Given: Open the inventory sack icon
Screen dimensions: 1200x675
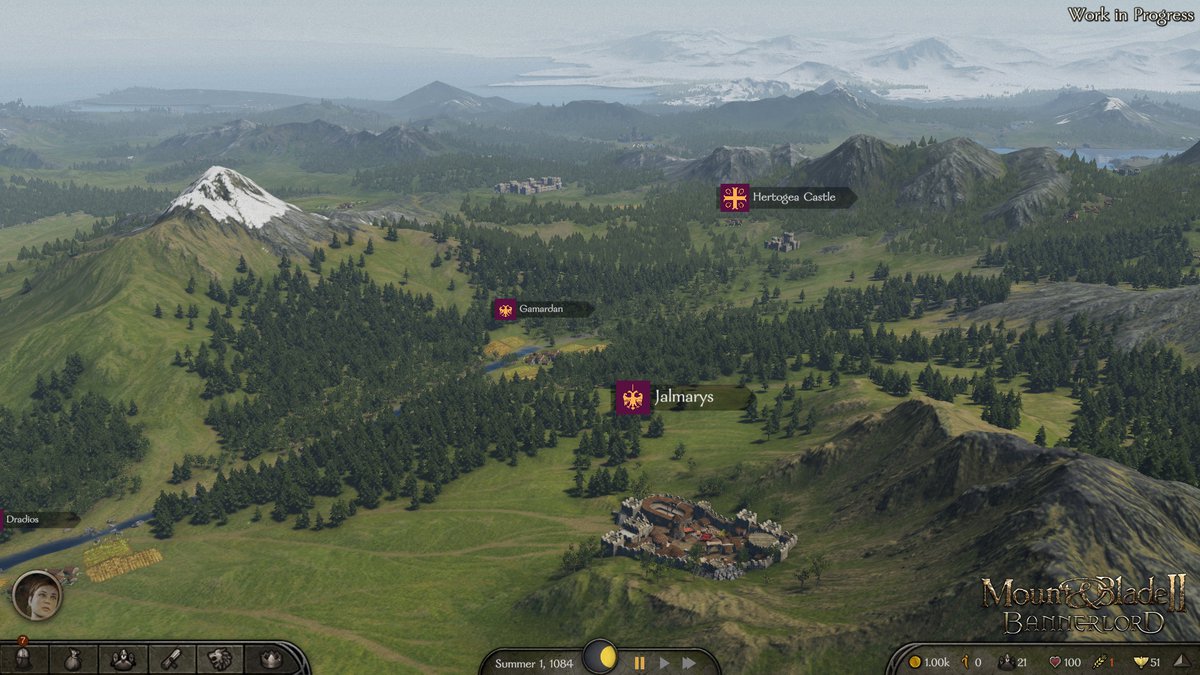Looking at the screenshot, I should [x=73, y=659].
